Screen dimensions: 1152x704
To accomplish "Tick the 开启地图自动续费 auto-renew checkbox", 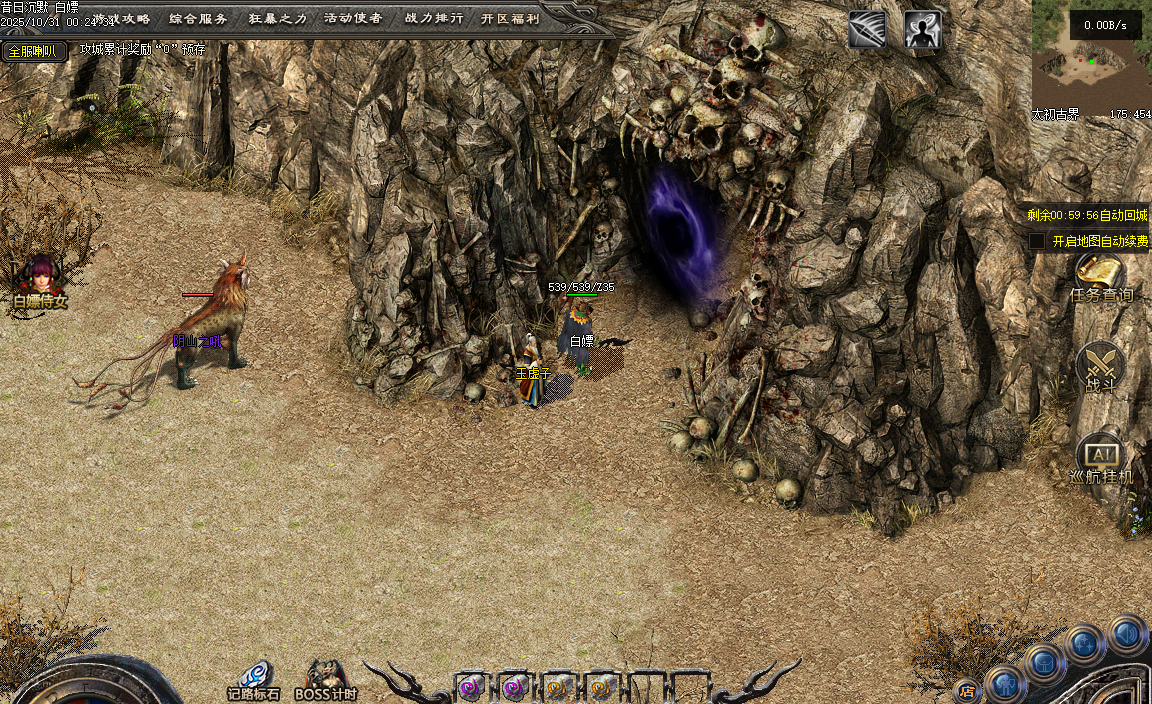I will [1037, 241].
